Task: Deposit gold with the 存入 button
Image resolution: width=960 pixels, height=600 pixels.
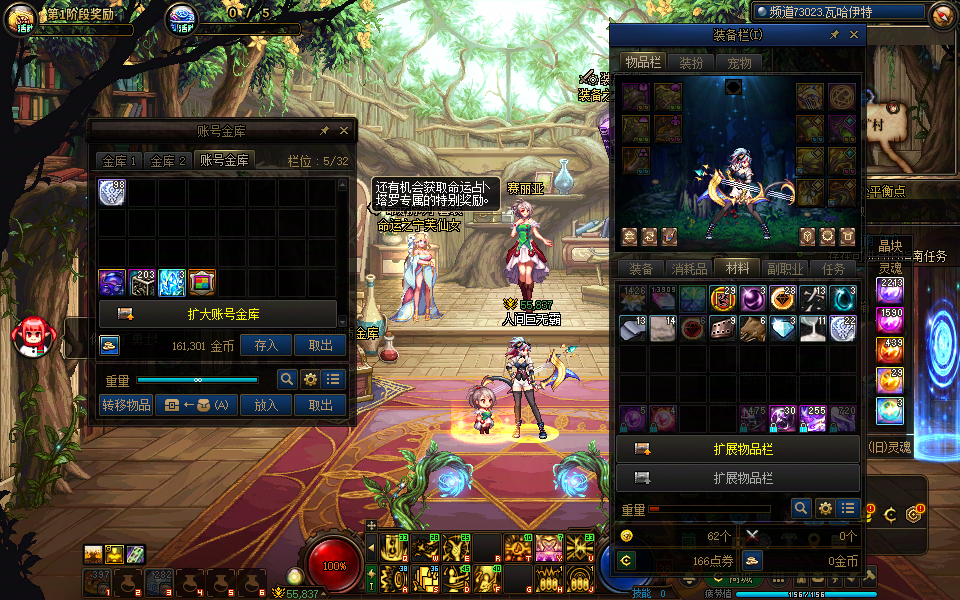Action: (x=266, y=345)
